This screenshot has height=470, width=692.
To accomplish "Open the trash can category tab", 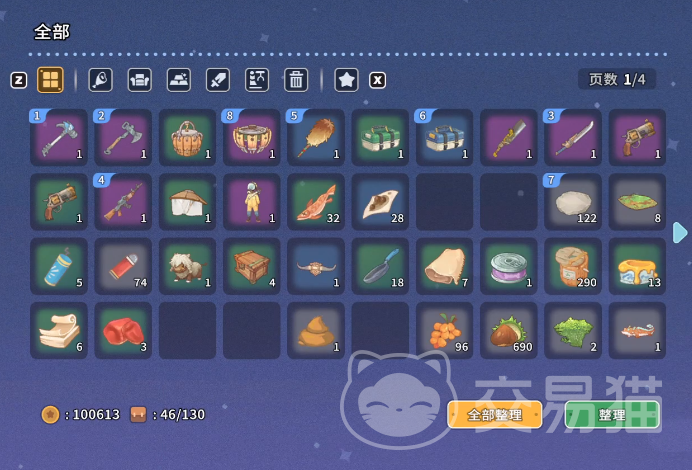I will pos(296,80).
